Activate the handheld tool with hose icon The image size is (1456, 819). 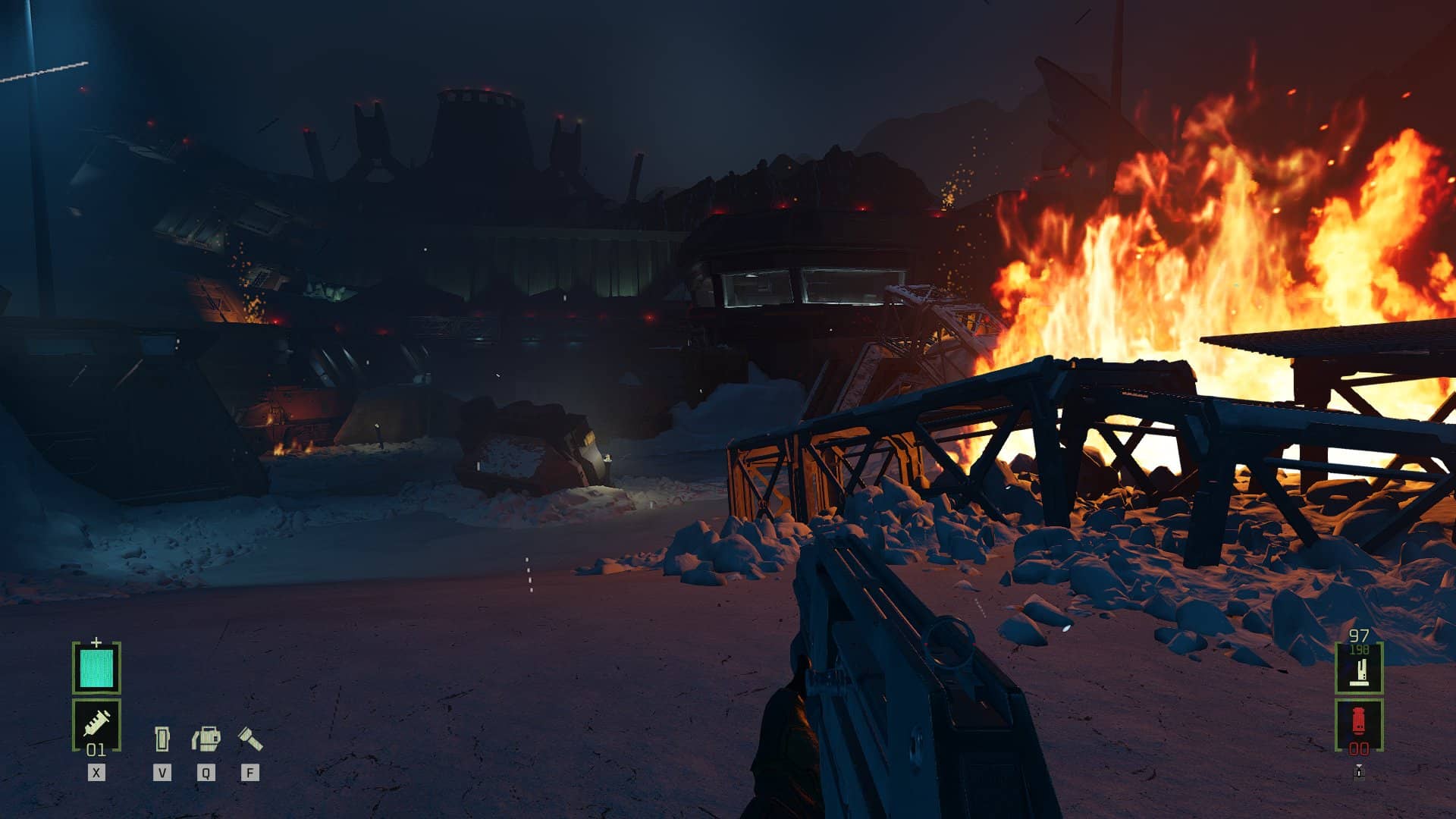(206, 739)
